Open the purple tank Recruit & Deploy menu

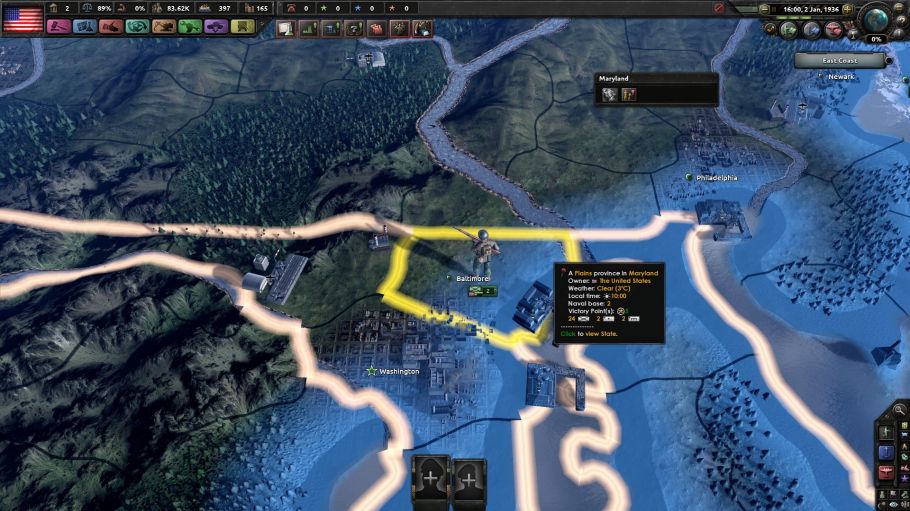tap(216, 27)
